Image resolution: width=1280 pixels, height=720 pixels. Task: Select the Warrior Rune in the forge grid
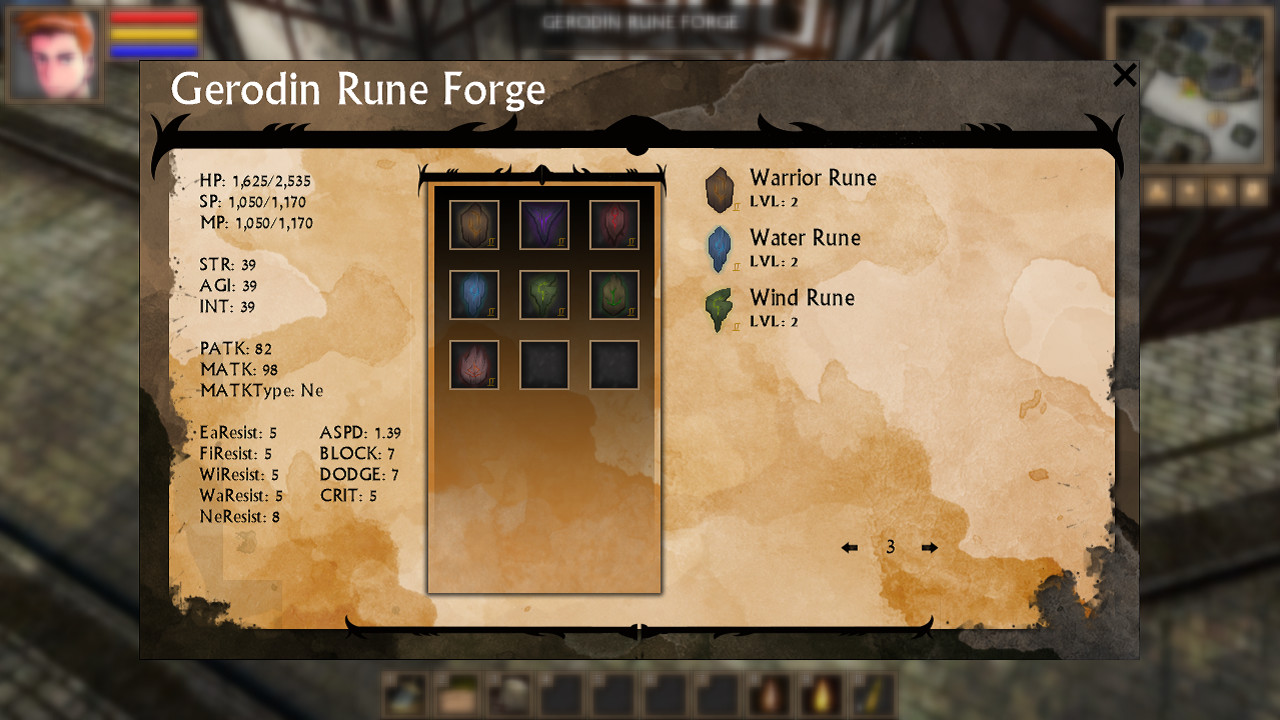474,223
